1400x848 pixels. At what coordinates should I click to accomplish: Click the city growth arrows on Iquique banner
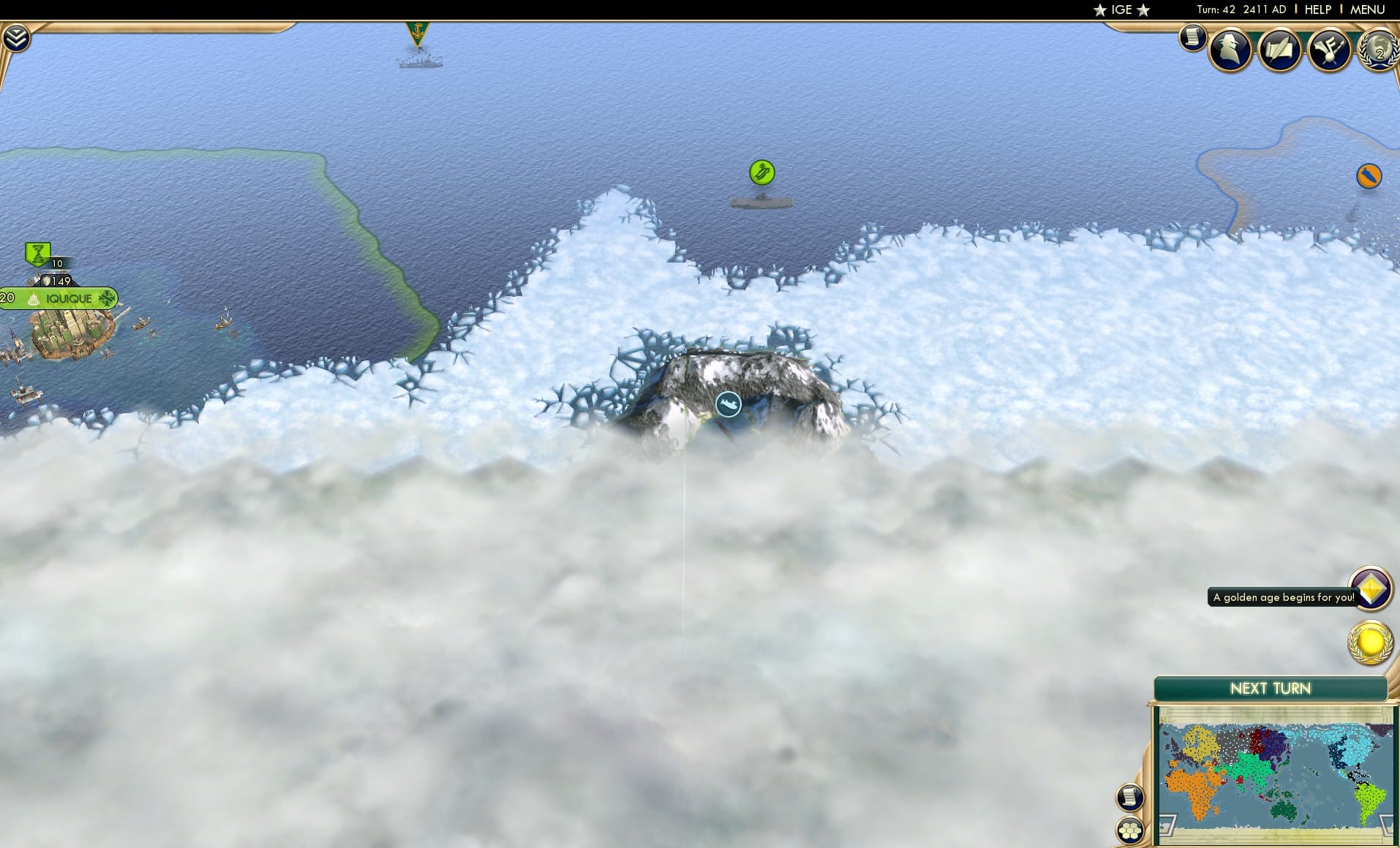(x=107, y=298)
